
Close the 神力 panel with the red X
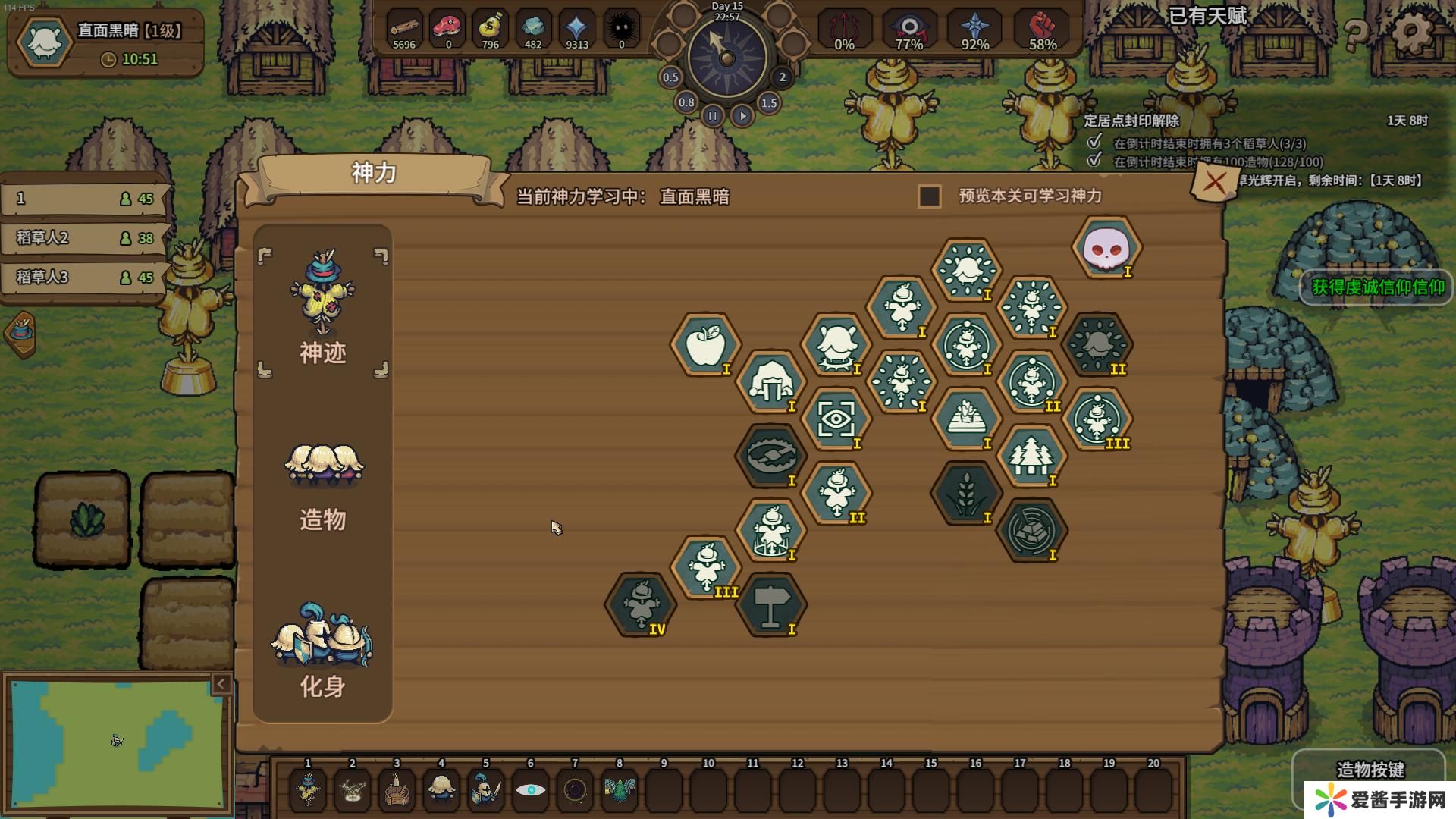[1215, 182]
